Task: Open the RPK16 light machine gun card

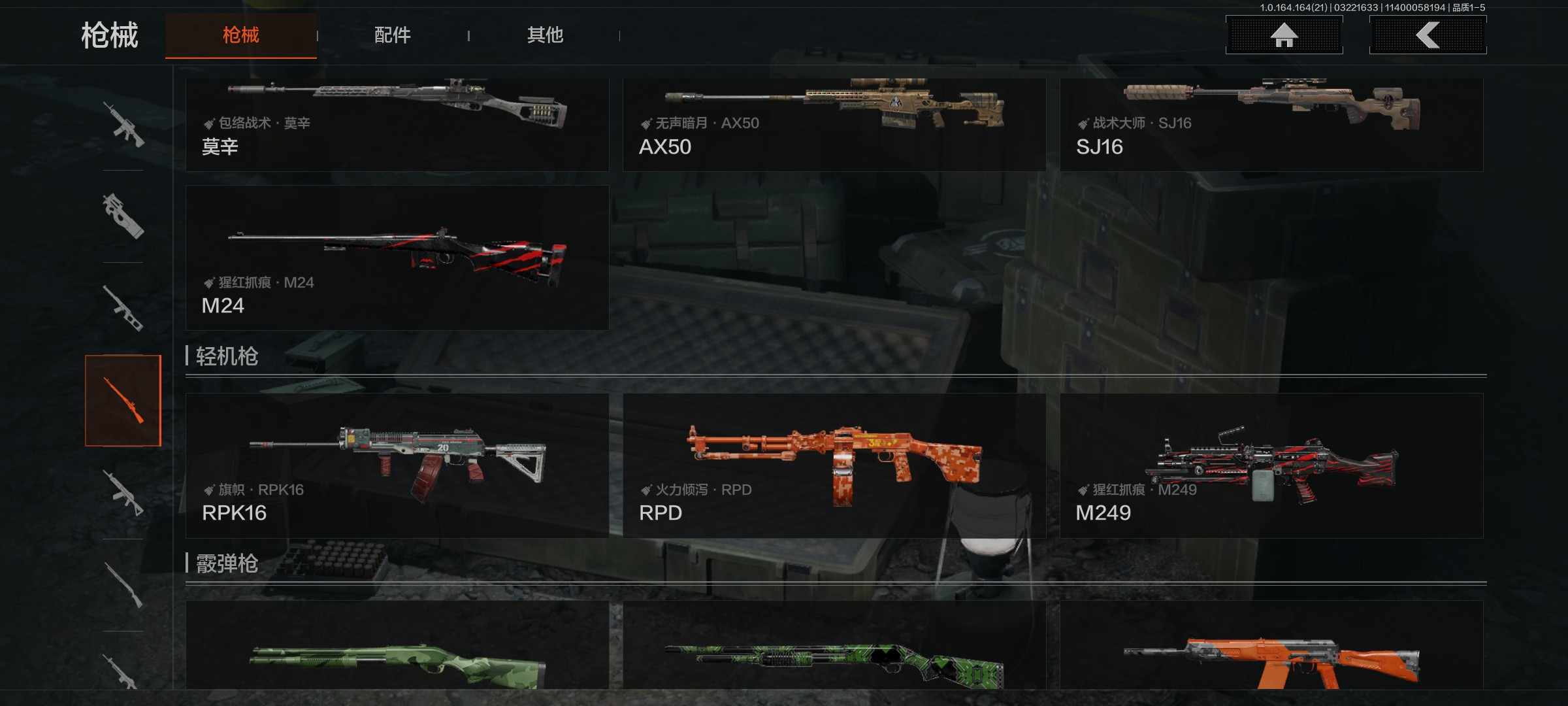Action: point(397,465)
